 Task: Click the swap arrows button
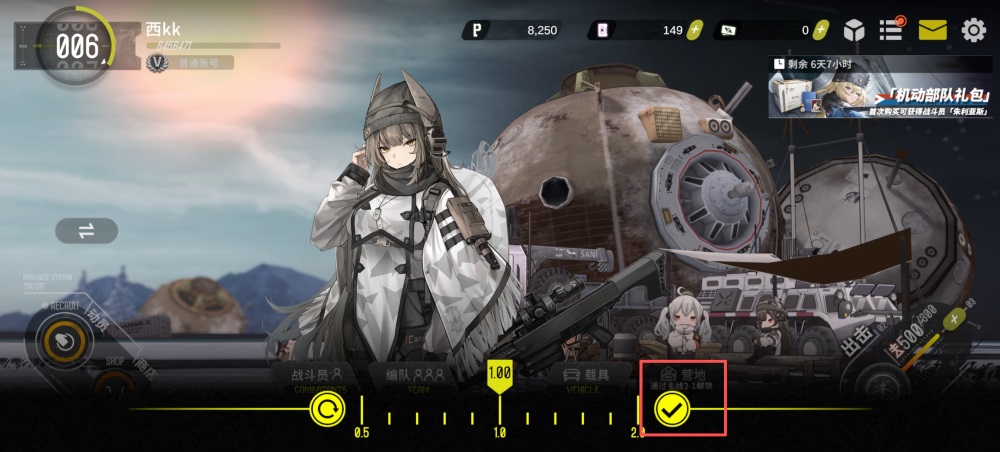point(86,231)
